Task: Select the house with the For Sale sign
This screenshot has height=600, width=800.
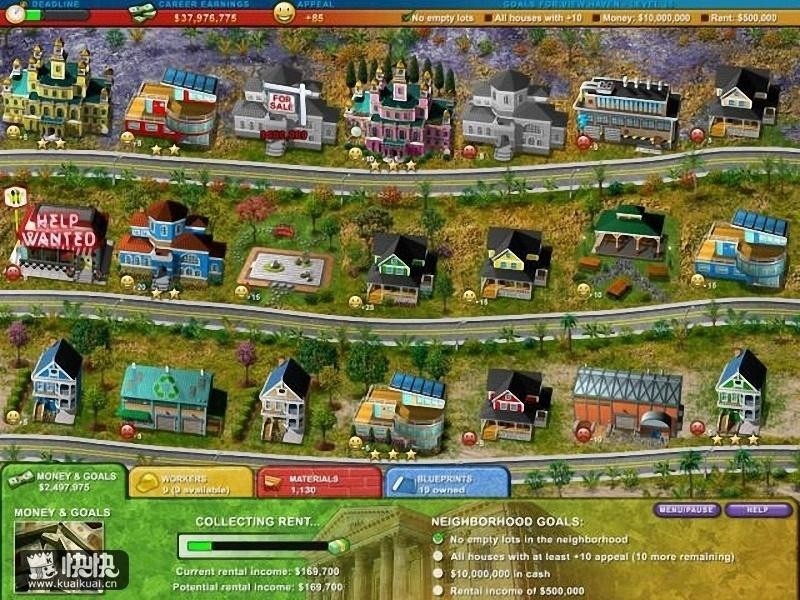Action: tap(286, 112)
